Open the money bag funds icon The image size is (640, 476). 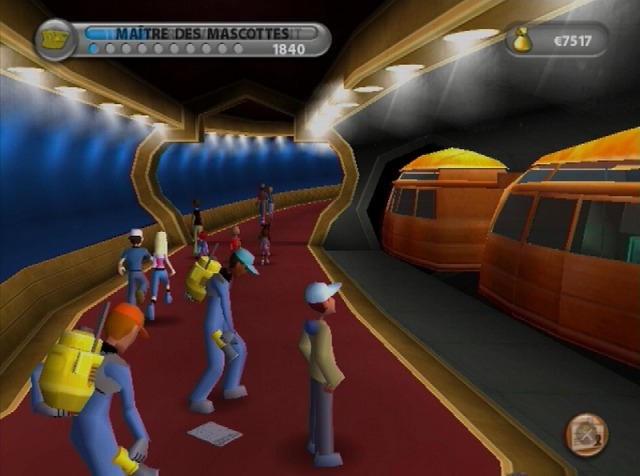(x=522, y=39)
